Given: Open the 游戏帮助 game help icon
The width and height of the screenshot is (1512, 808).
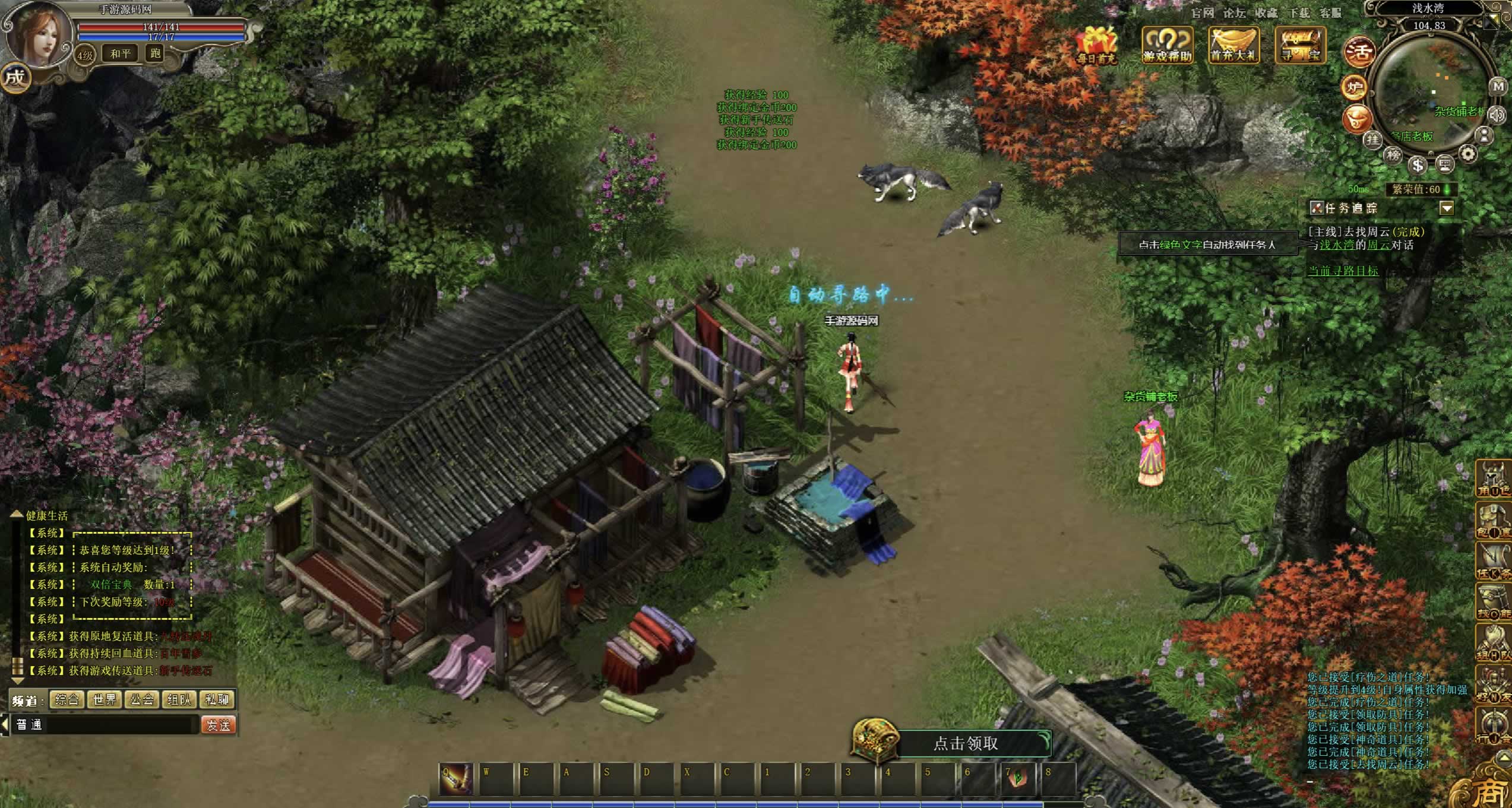Looking at the screenshot, I should (1168, 45).
